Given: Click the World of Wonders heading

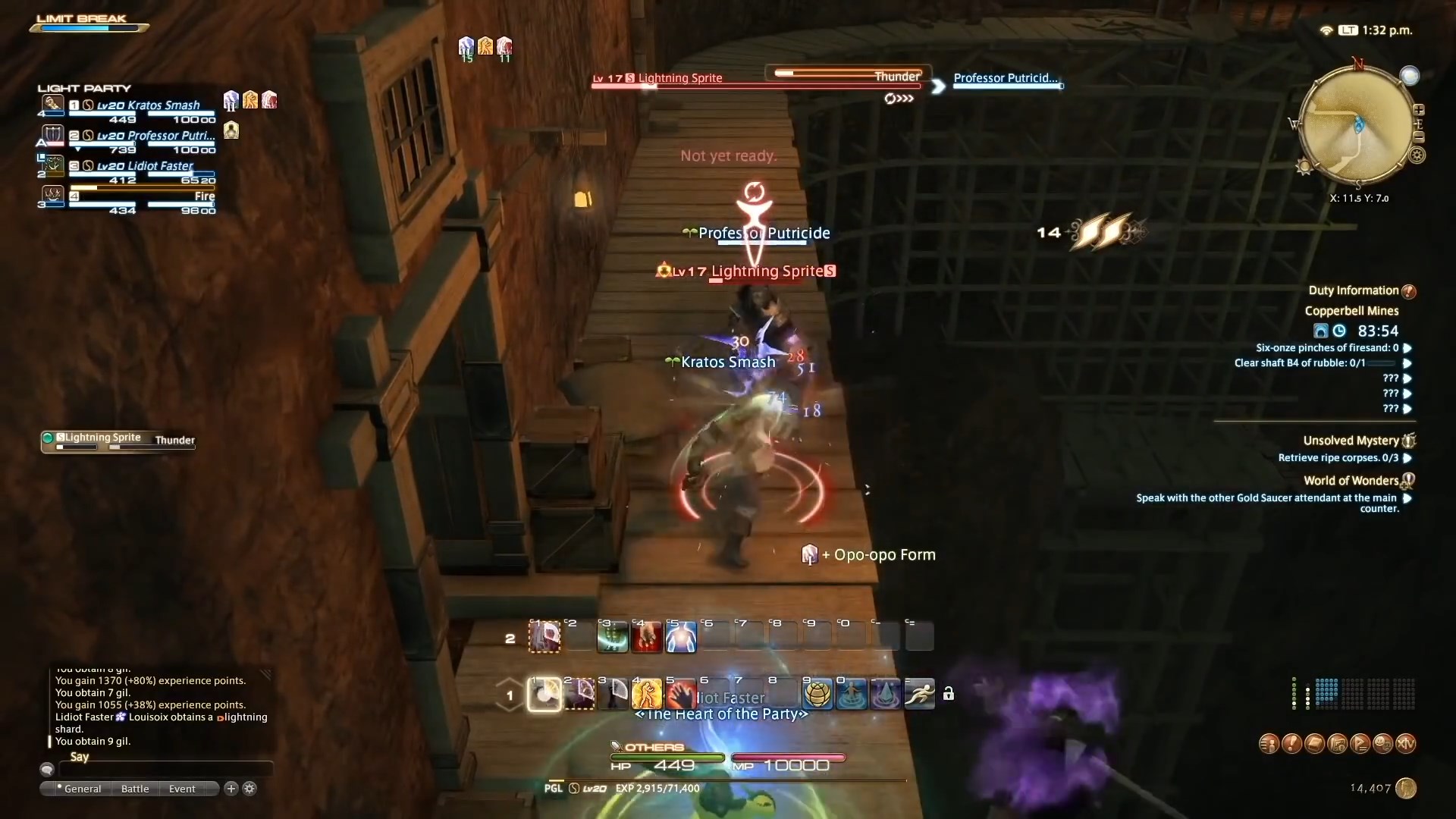Looking at the screenshot, I should pyautogui.click(x=1350, y=480).
